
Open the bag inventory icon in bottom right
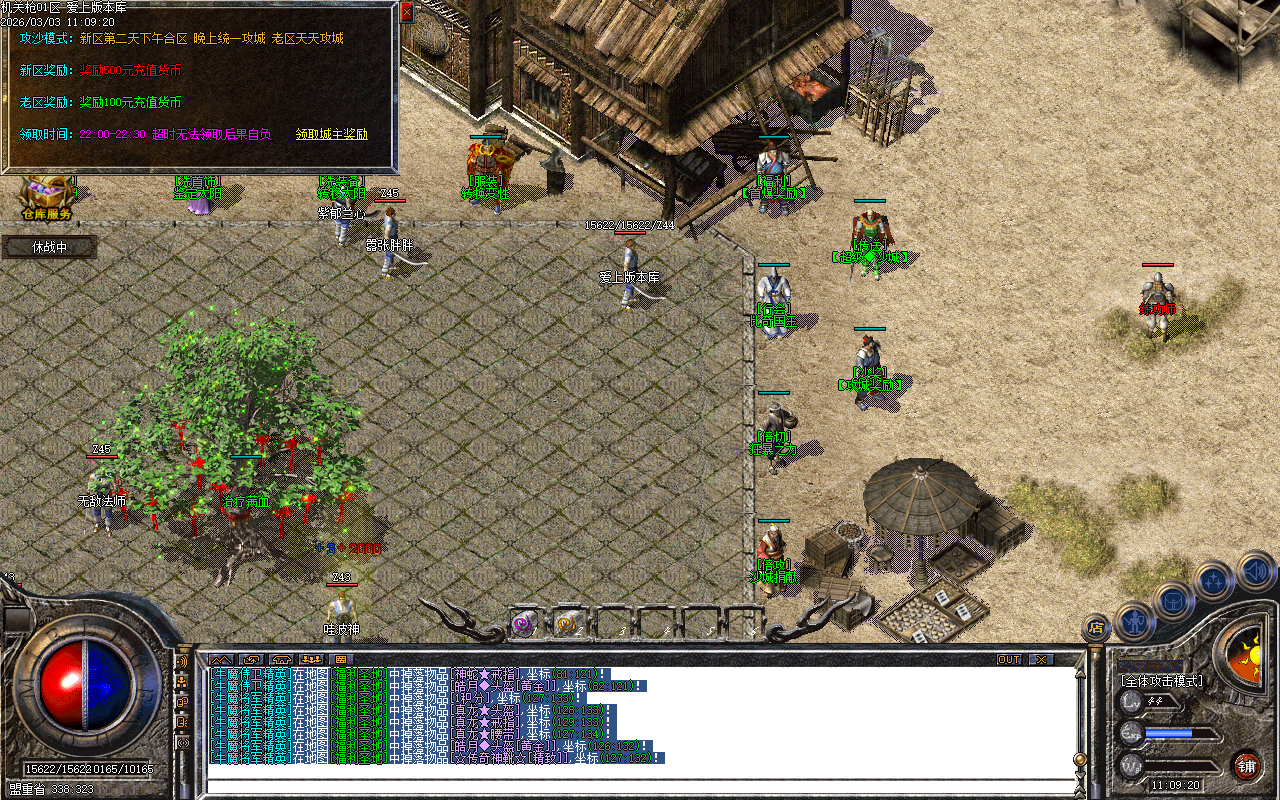pos(1172,599)
